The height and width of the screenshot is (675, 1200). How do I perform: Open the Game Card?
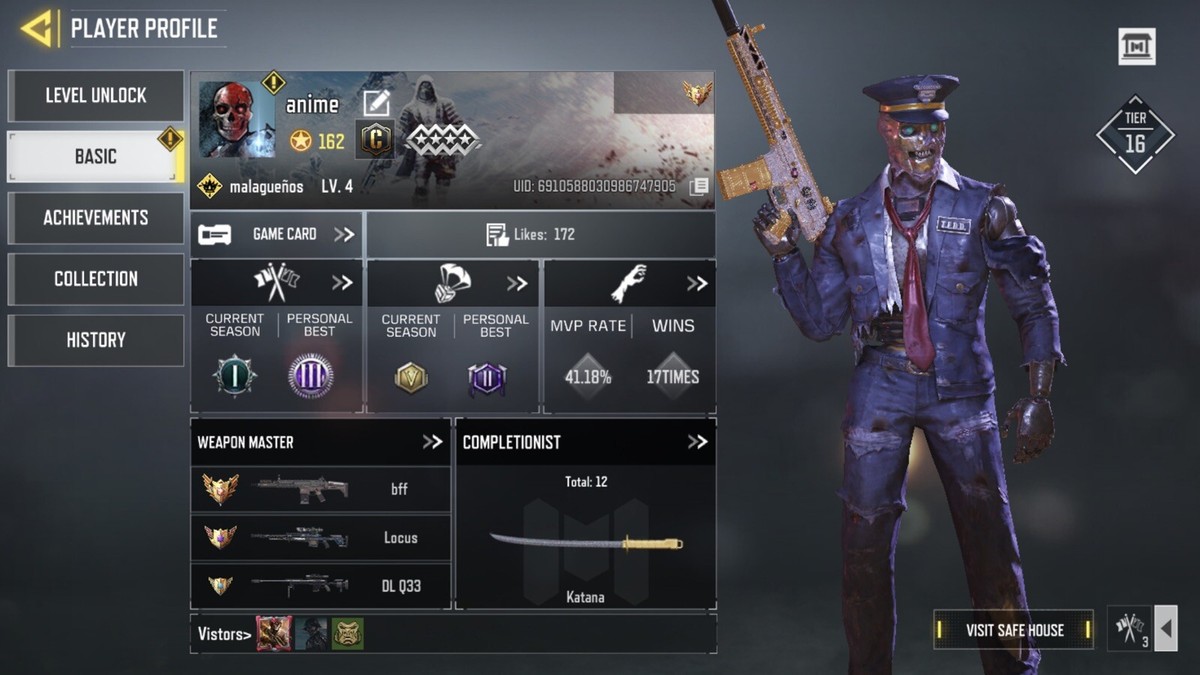pos(277,235)
